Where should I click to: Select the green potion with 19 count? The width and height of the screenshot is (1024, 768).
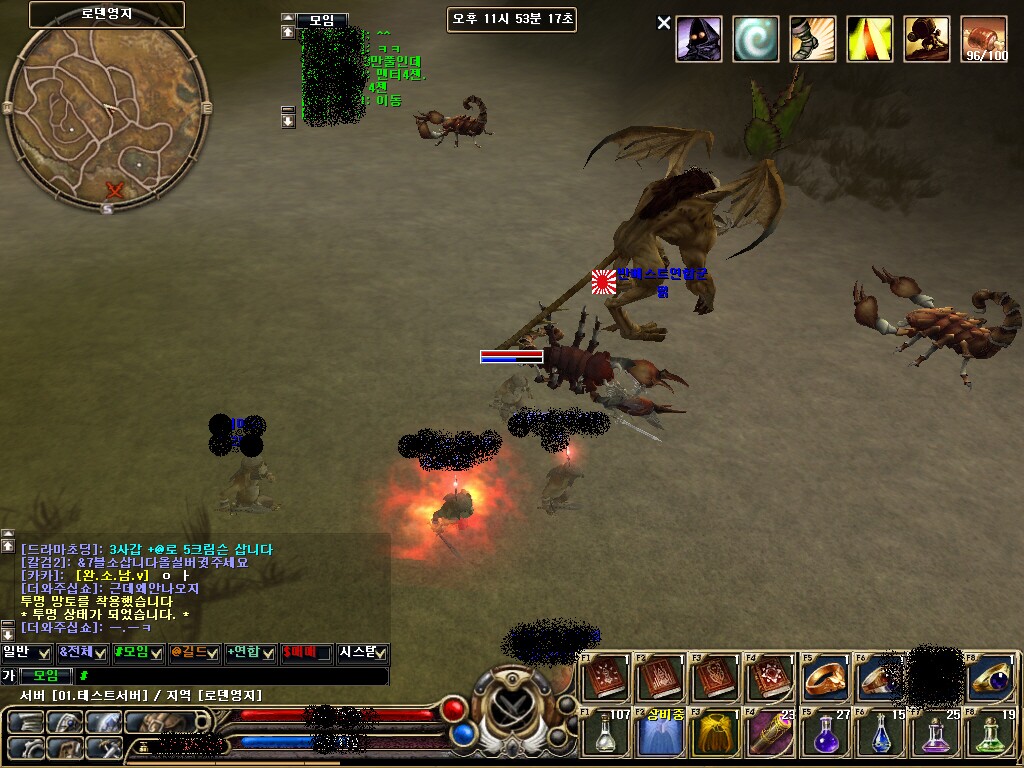tap(991, 734)
